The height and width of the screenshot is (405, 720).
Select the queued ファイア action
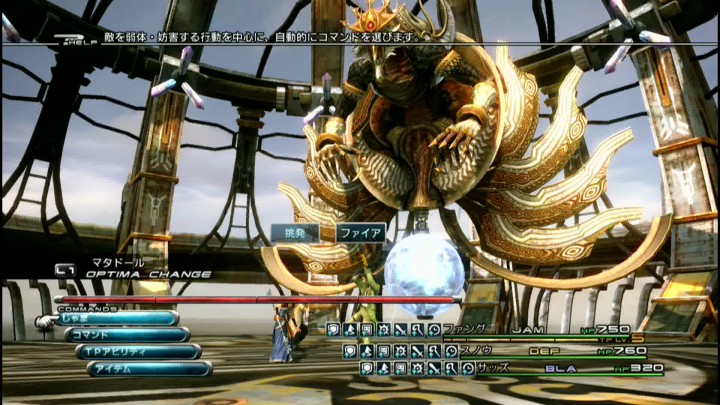[359, 233]
